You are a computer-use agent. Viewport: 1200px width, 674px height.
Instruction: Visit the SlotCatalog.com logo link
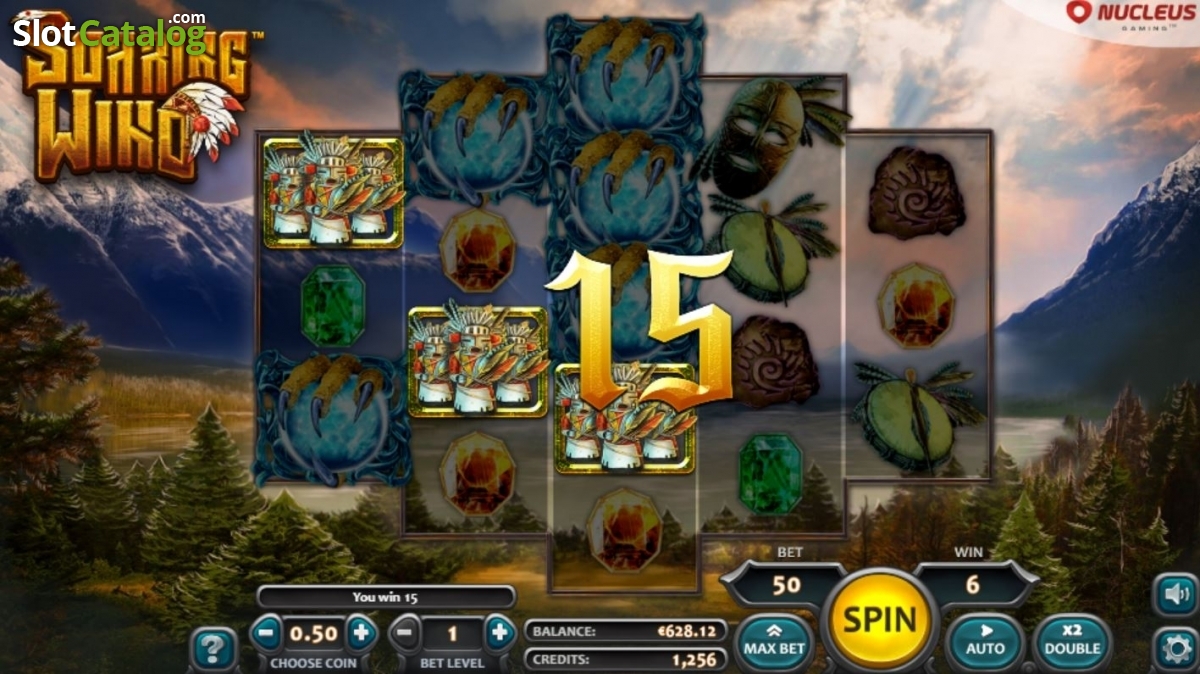coord(110,33)
